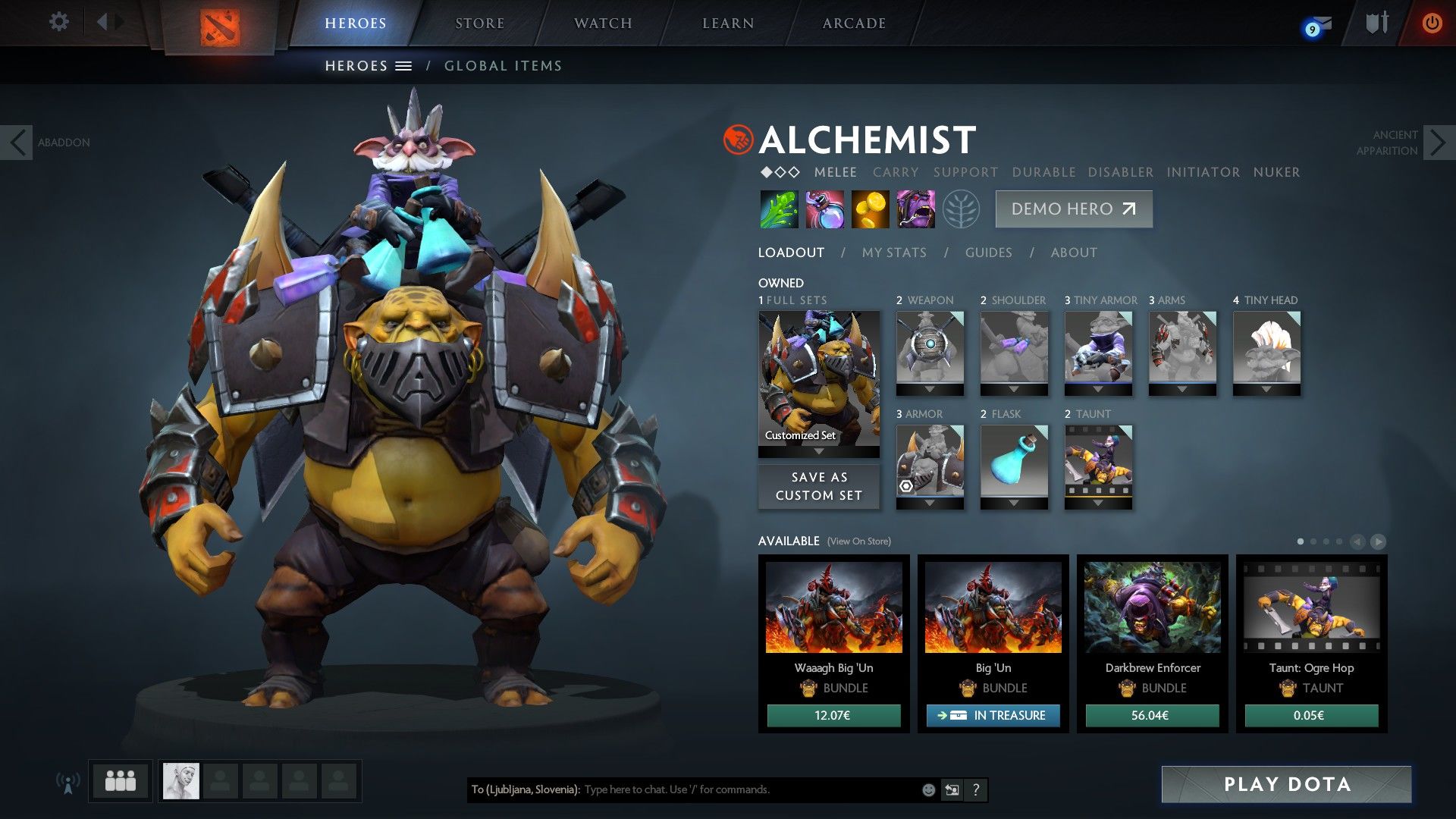Click the chat input field
The width and height of the screenshot is (1456, 819).
coord(751,789)
